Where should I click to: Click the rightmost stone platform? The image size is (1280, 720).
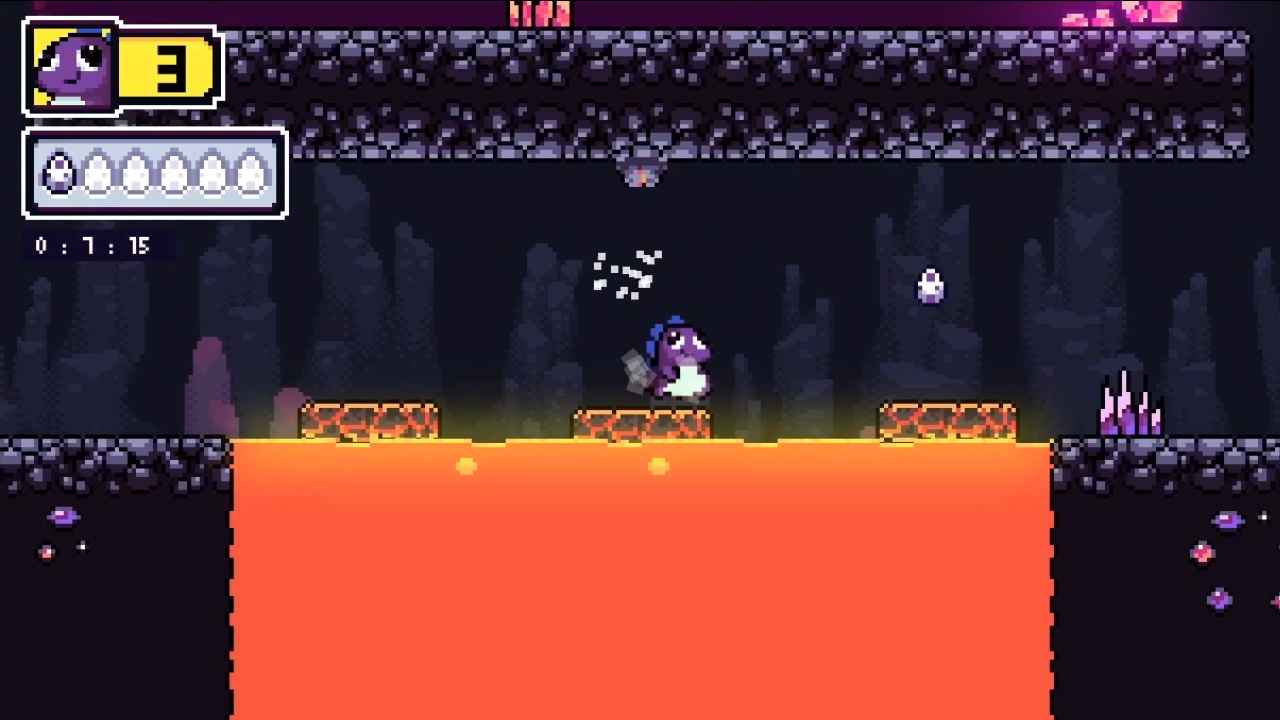[x=945, y=422]
